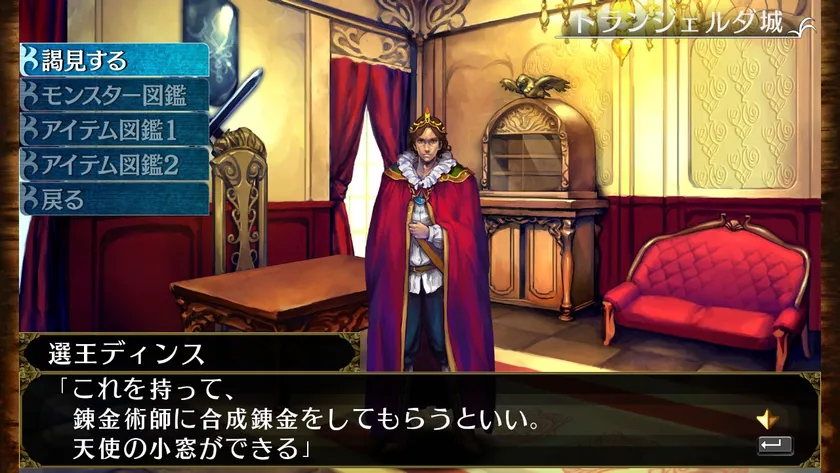Go back with the 戻る option
This screenshot has width=840, height=473.
tap(114, 198)
